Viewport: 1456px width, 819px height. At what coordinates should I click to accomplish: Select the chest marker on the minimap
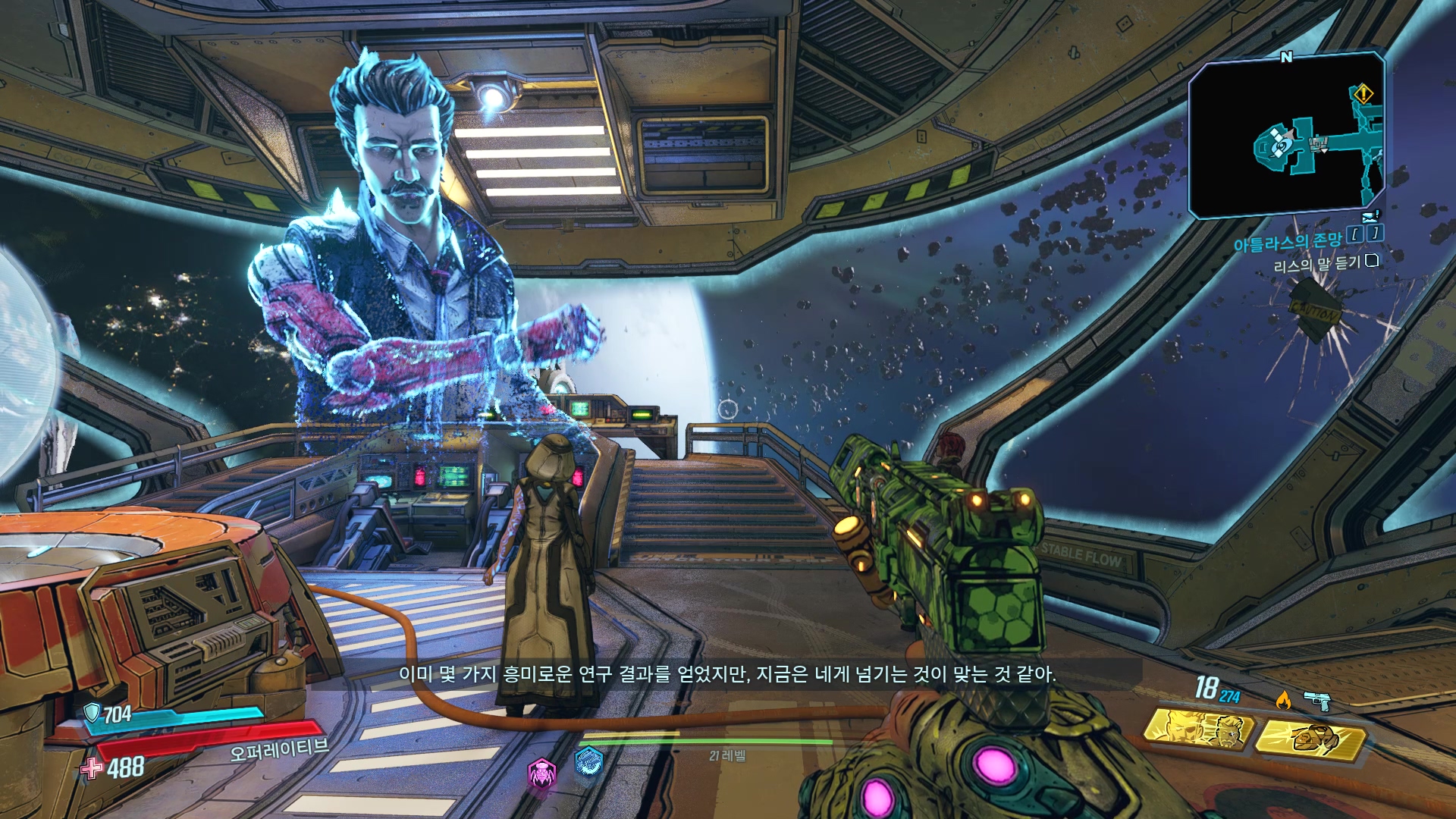point(1320,142)
